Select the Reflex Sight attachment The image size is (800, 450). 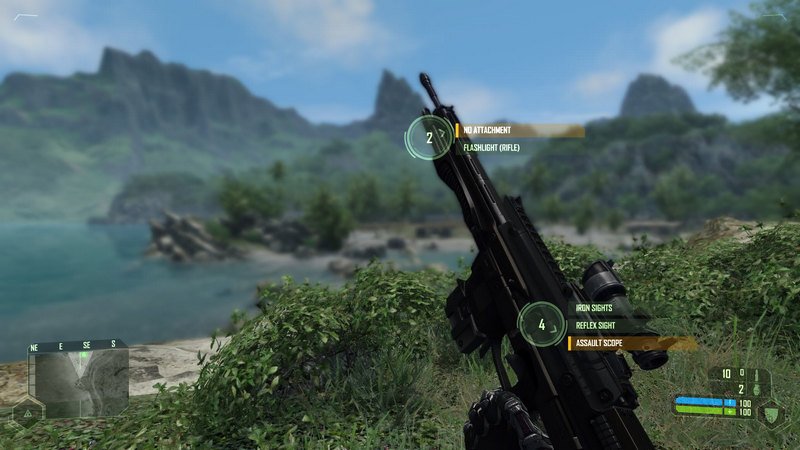coord(596,326)
